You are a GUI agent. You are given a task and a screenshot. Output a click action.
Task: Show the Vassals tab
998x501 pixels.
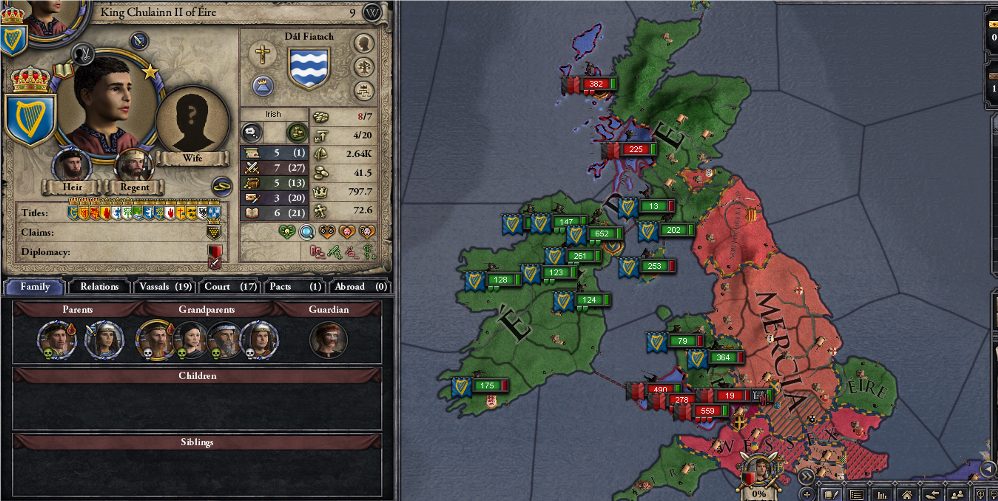coord(165,286)
